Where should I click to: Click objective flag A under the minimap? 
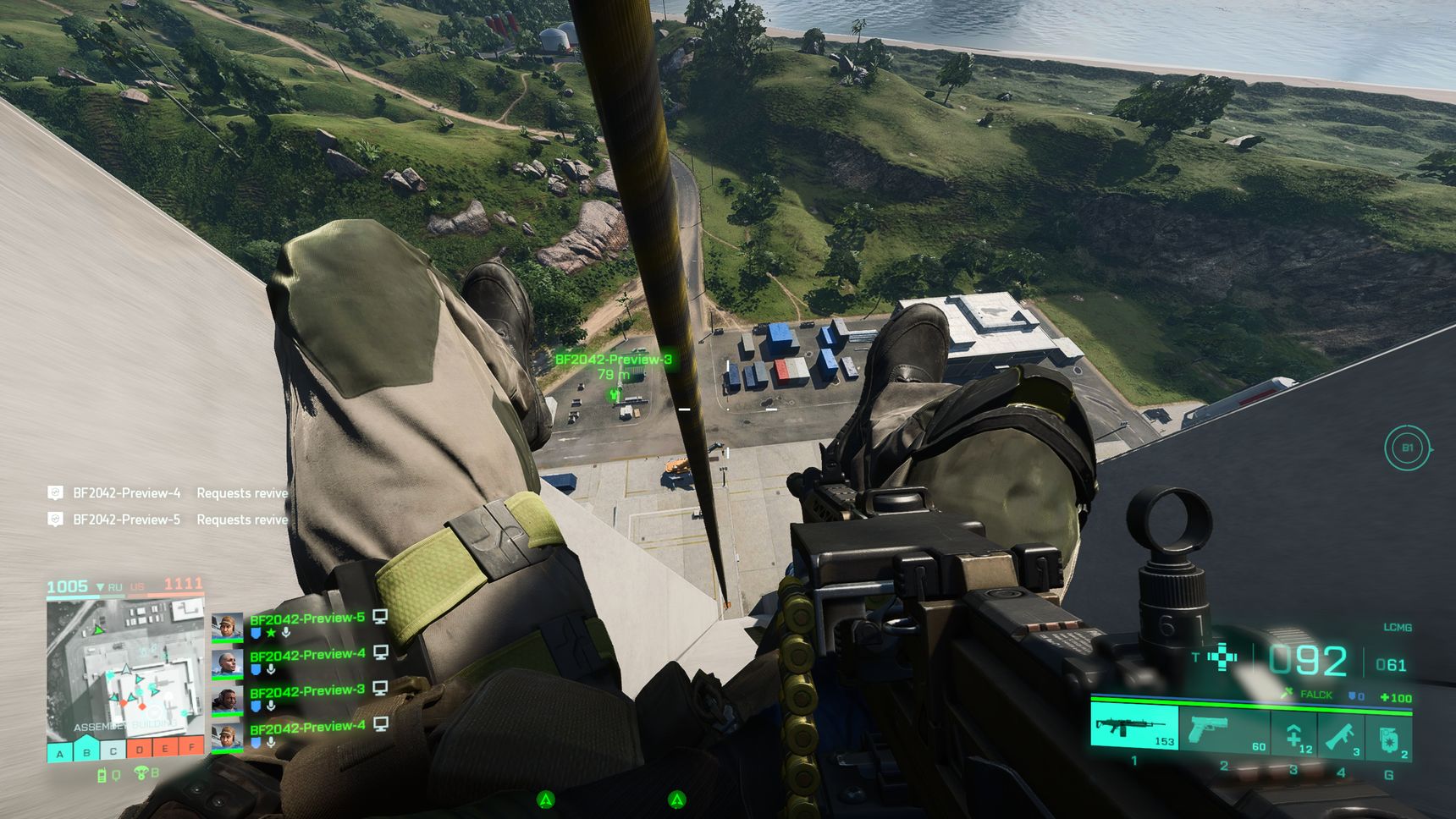[x=59, y=751]
